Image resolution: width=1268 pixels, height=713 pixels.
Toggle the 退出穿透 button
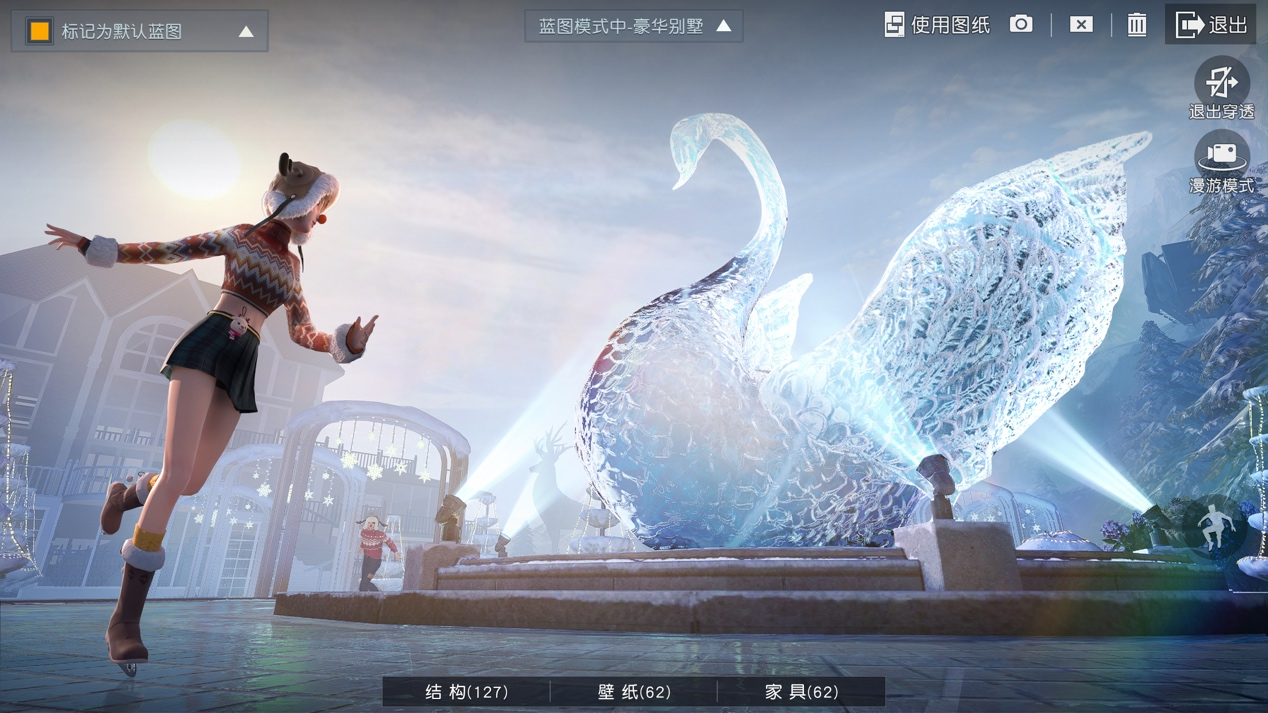1221,87
